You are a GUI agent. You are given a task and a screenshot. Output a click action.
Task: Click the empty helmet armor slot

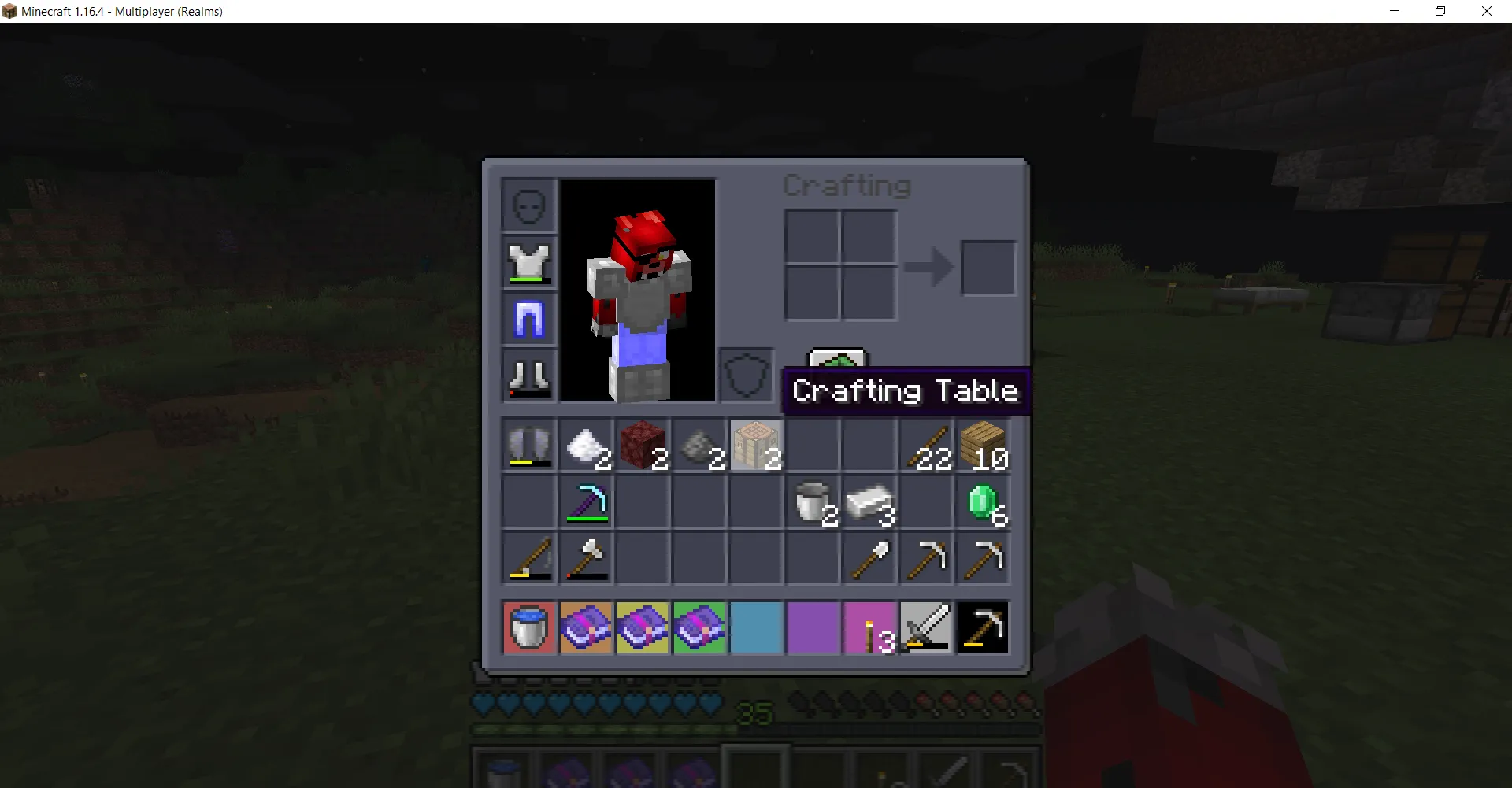click(528, 205)
